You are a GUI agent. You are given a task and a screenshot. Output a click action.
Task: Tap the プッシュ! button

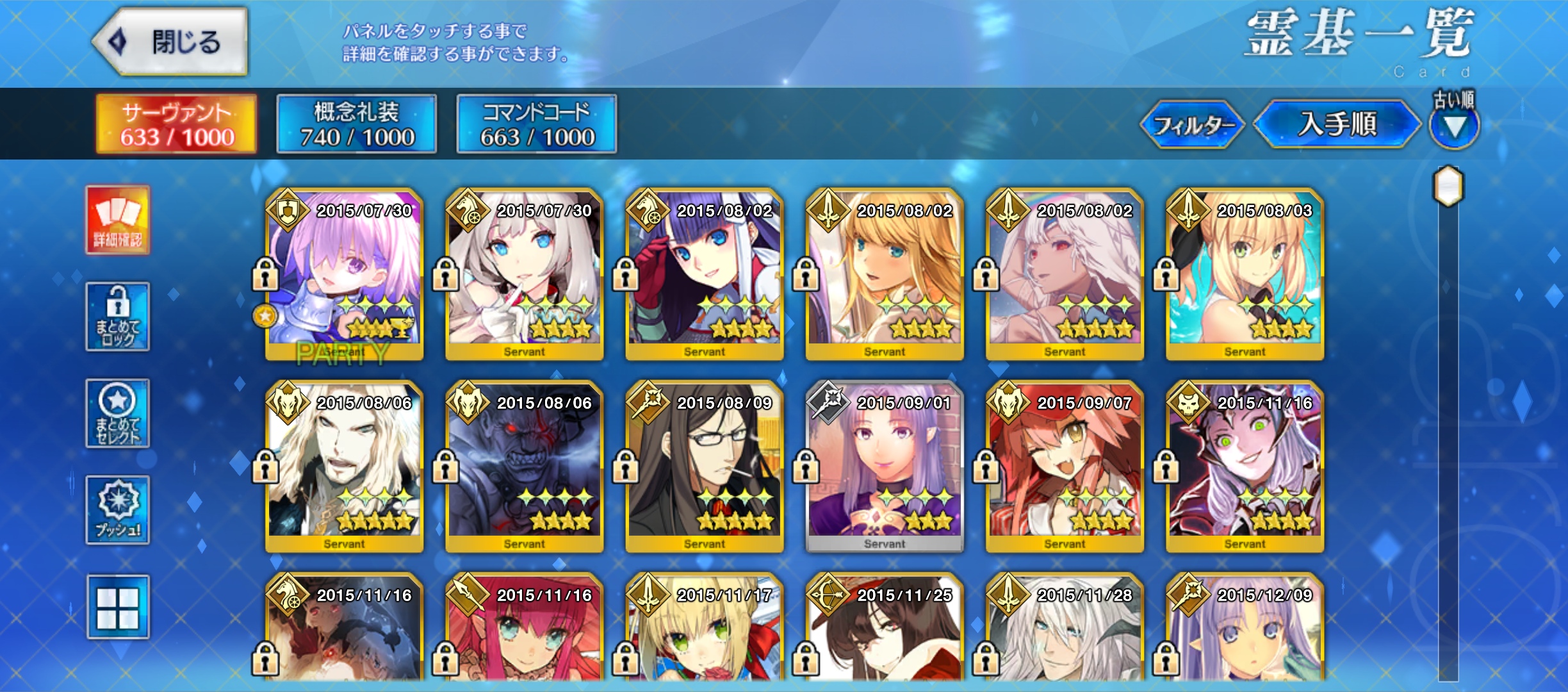click(118, 510)
